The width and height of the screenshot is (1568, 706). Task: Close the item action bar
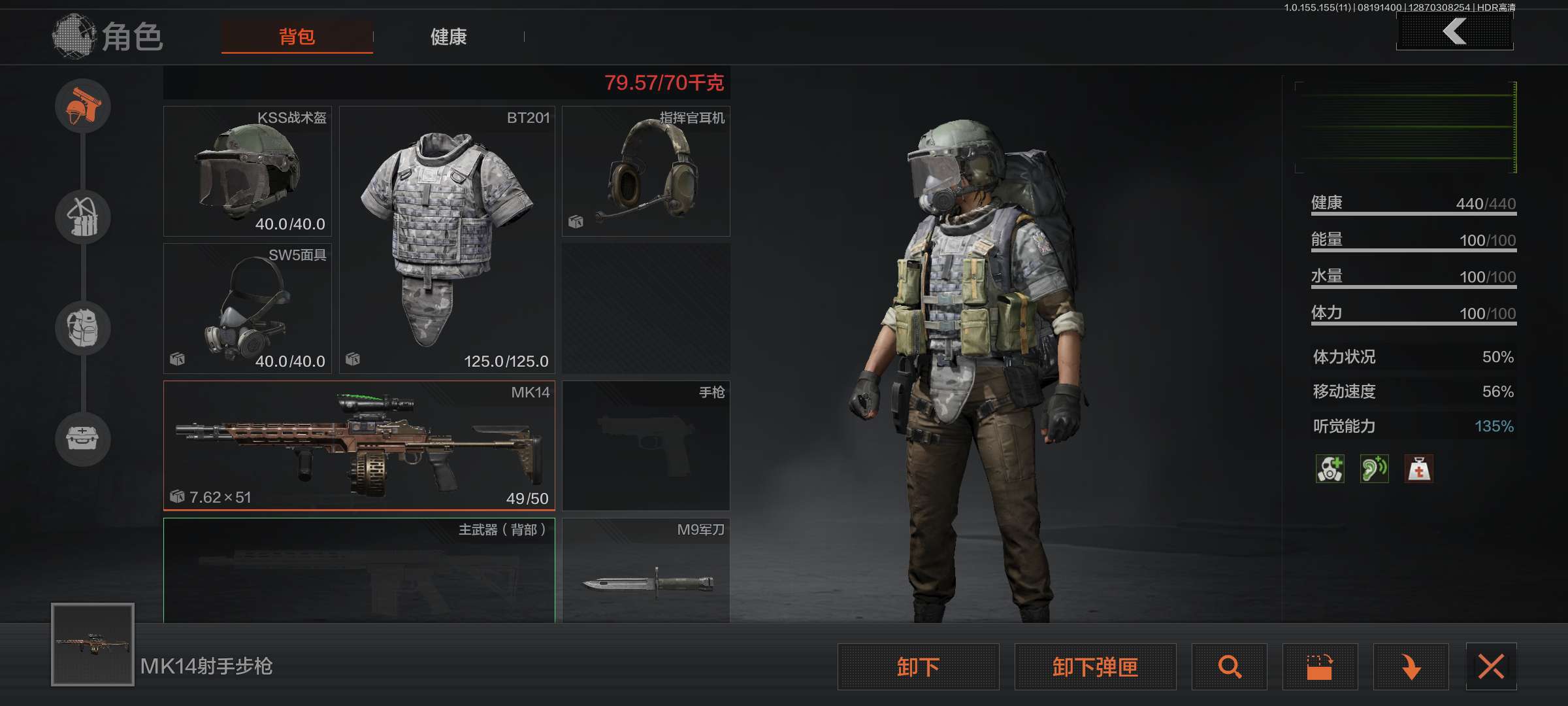pos(1491,667)
